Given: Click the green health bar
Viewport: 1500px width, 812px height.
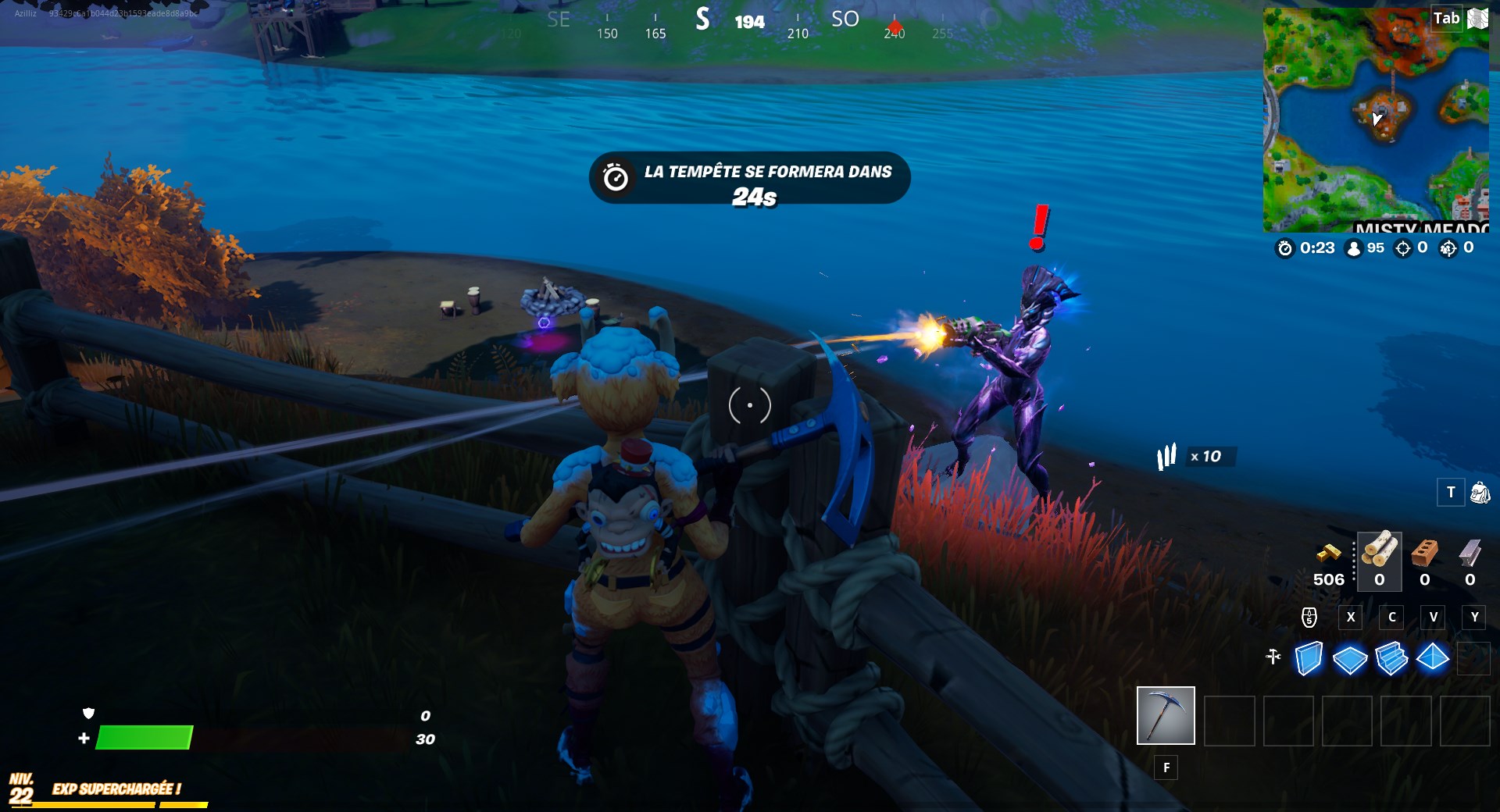Looking at the screenshot, I should (145, 737).
